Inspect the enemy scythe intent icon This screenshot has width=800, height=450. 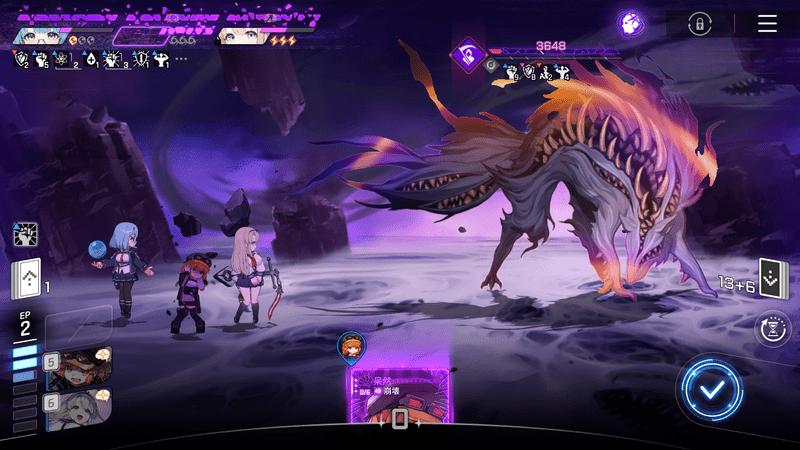pyautogui.click(x=467, y=53)
